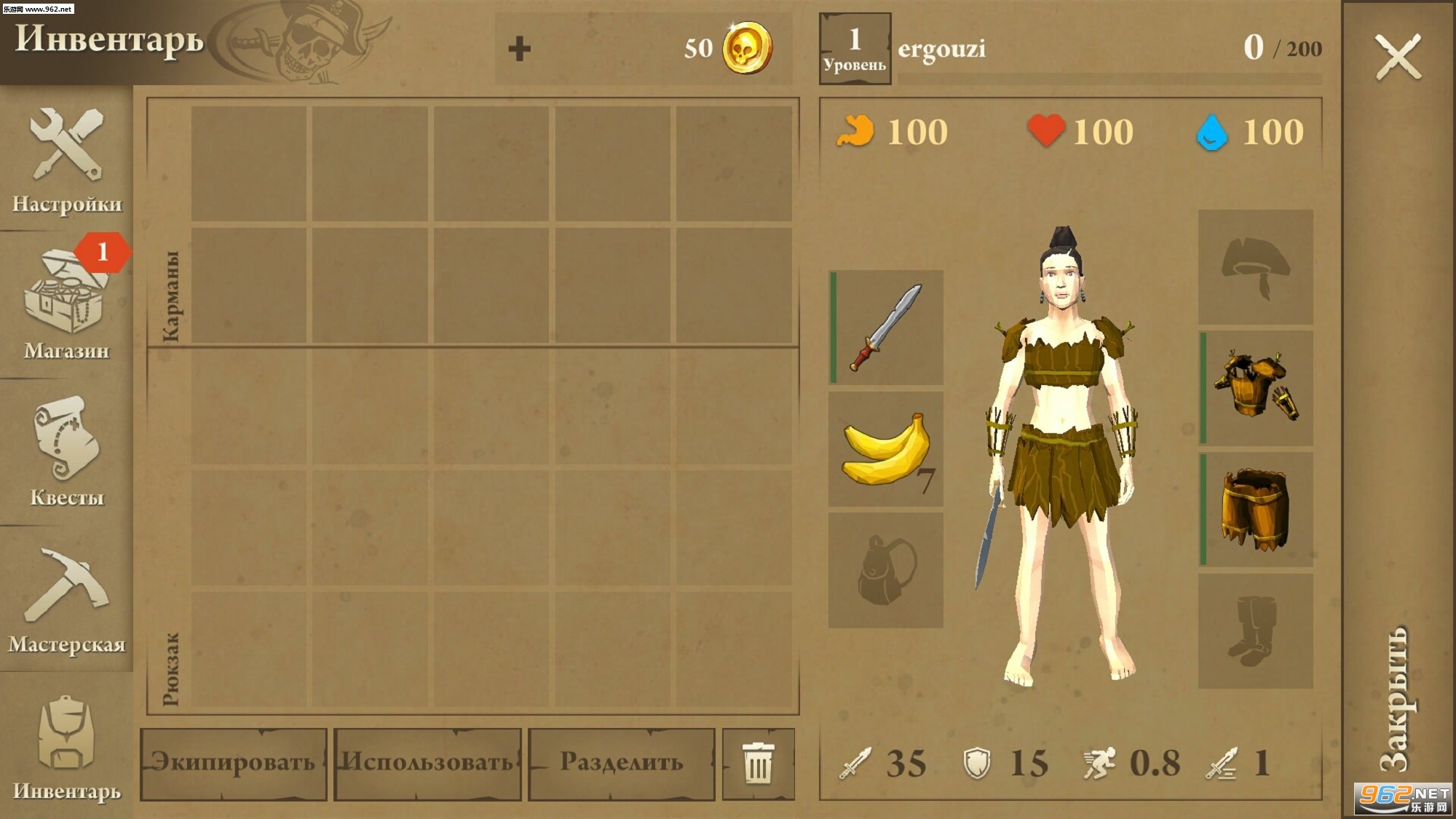The image size is (1456, 819).
Task: Open the Мастерская crafting workshop
Action: [66, 598]
